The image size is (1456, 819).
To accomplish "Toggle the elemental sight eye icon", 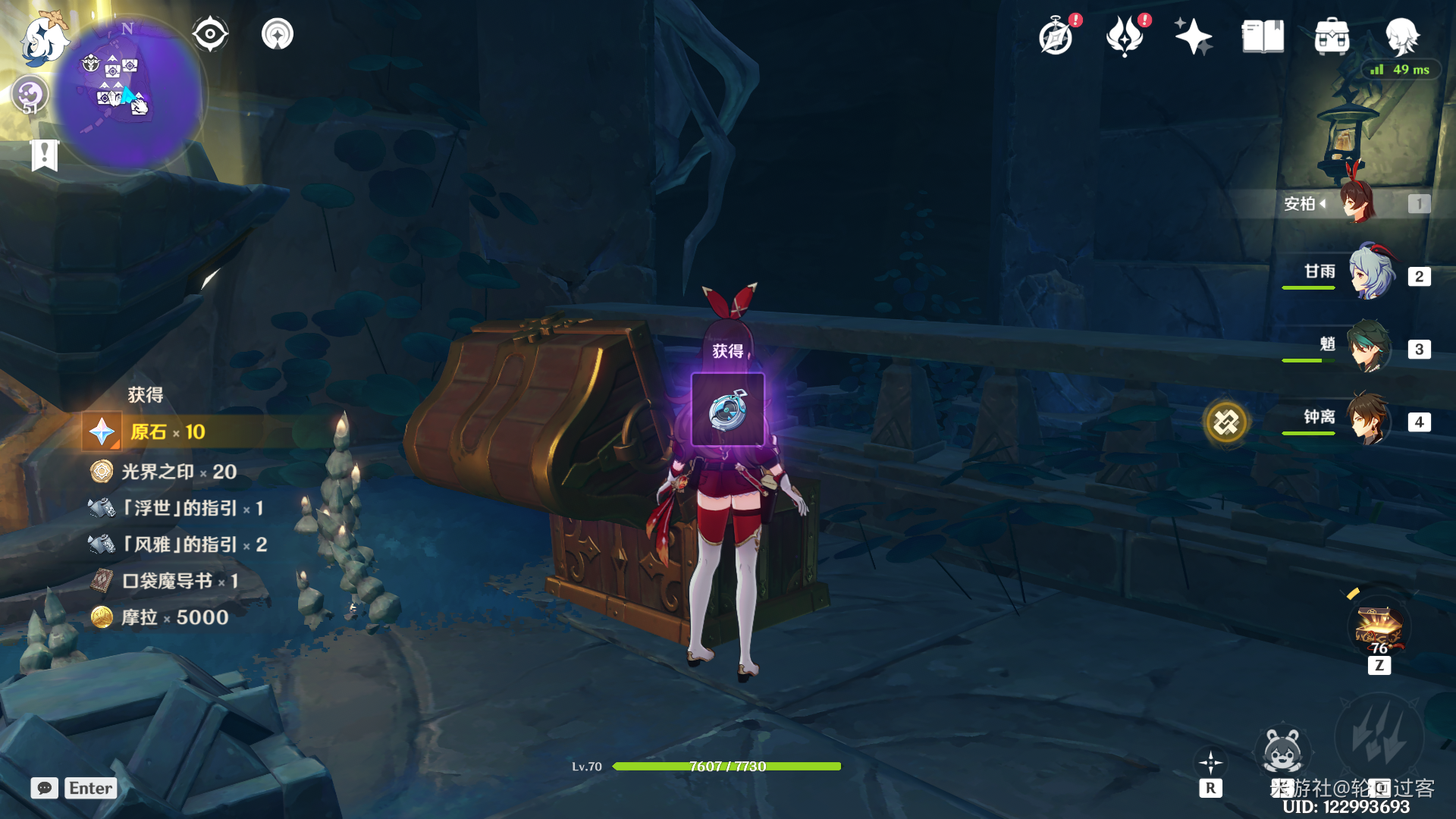I will pos(210,34).
